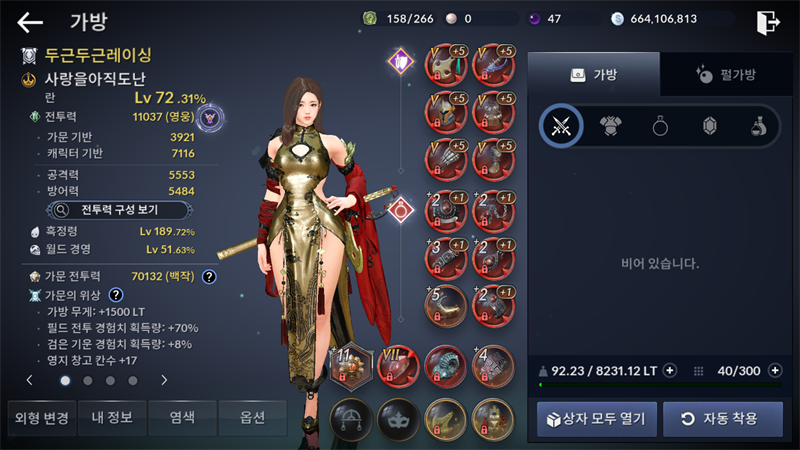Screen dimensions: 800x450
Task: Open all boxes with 상자 모두 열기
Action: point(597,418)
